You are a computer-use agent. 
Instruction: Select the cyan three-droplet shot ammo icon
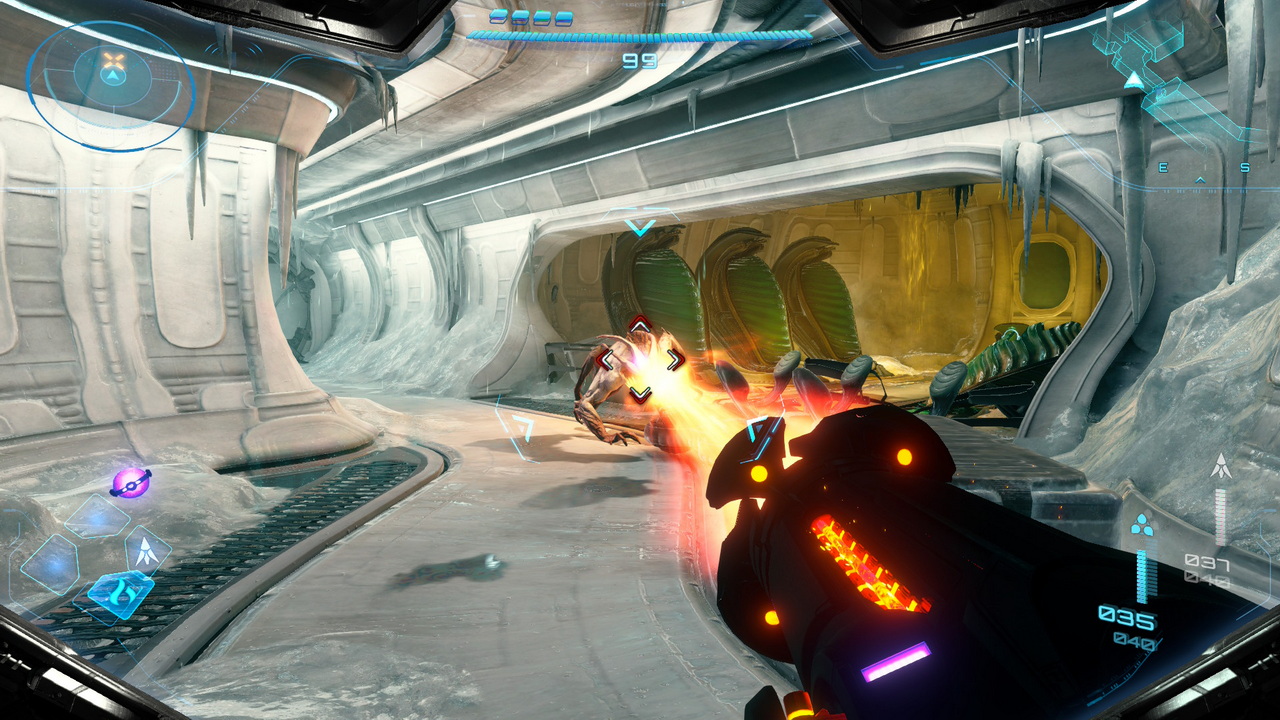[1142, 524]
